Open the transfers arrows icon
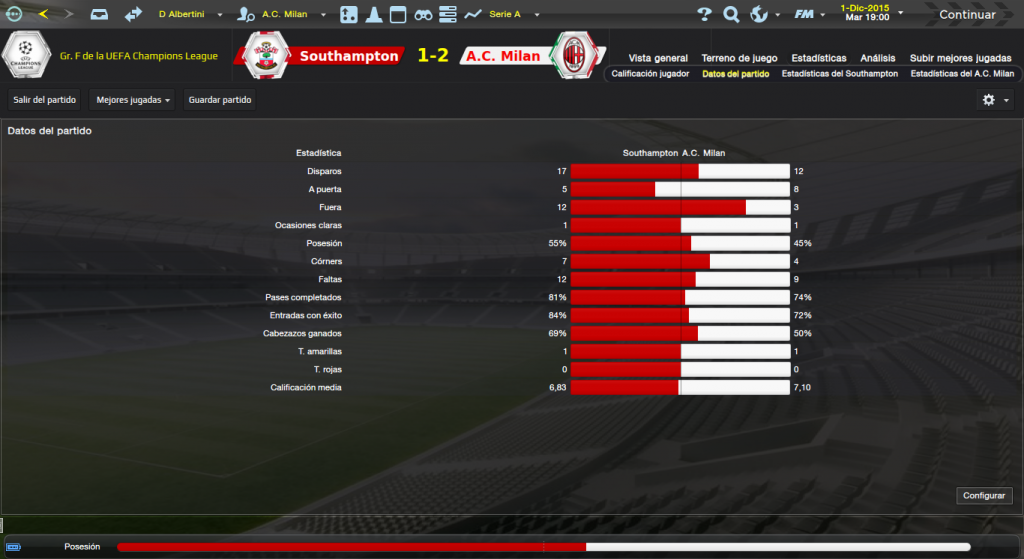The height and width of the screenshot is (559, 1024). point(133,15)
